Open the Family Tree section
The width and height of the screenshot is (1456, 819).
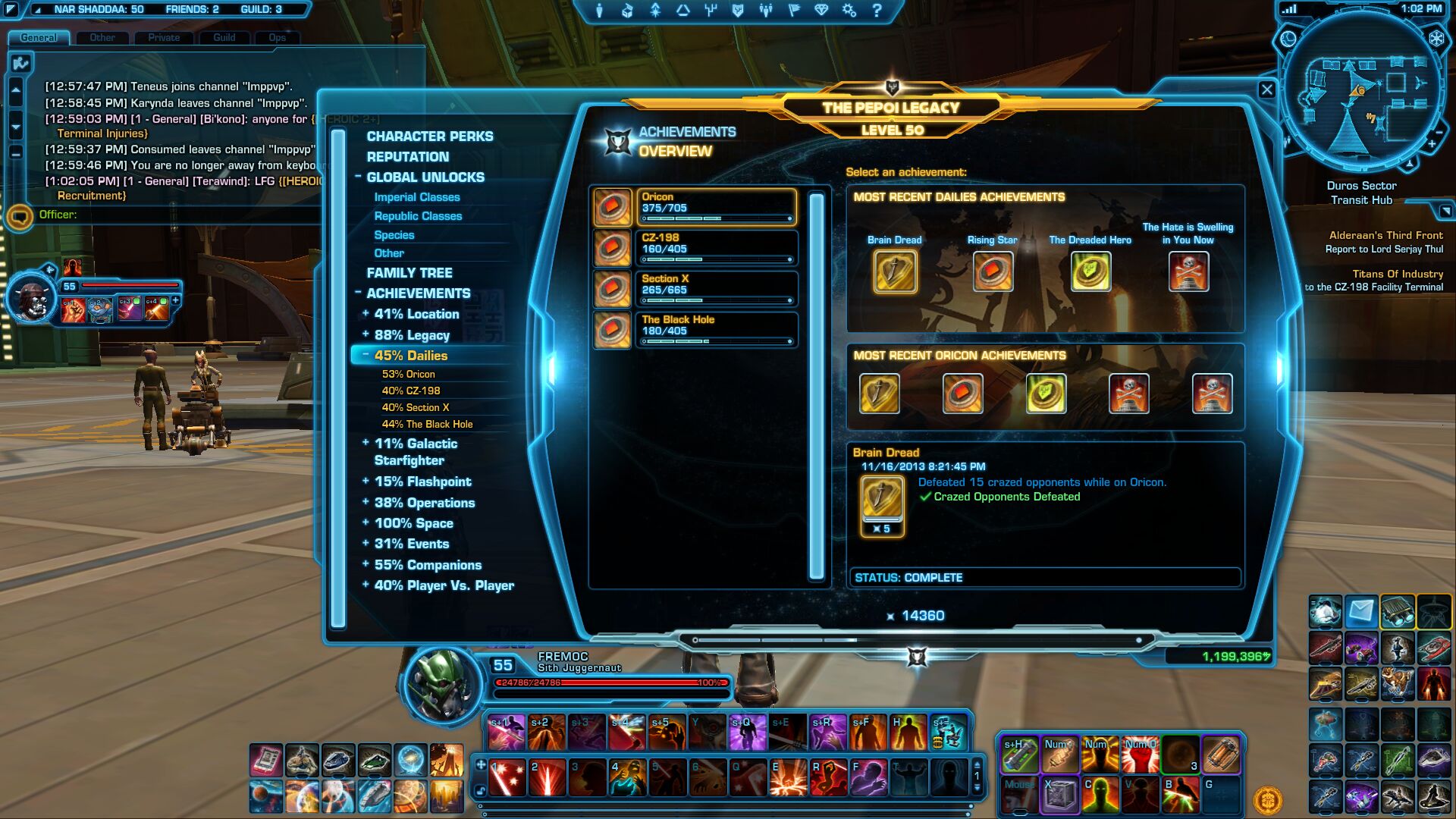pos(409,273)
